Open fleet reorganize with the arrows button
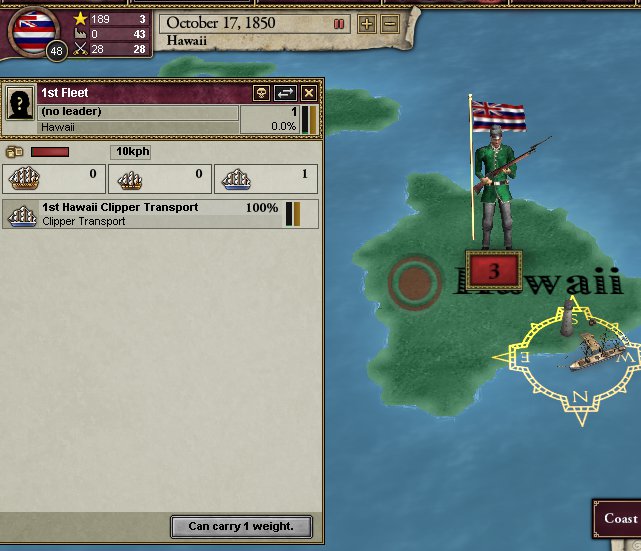The width and height of the screenshot is (641, 551). click(285, 93)
